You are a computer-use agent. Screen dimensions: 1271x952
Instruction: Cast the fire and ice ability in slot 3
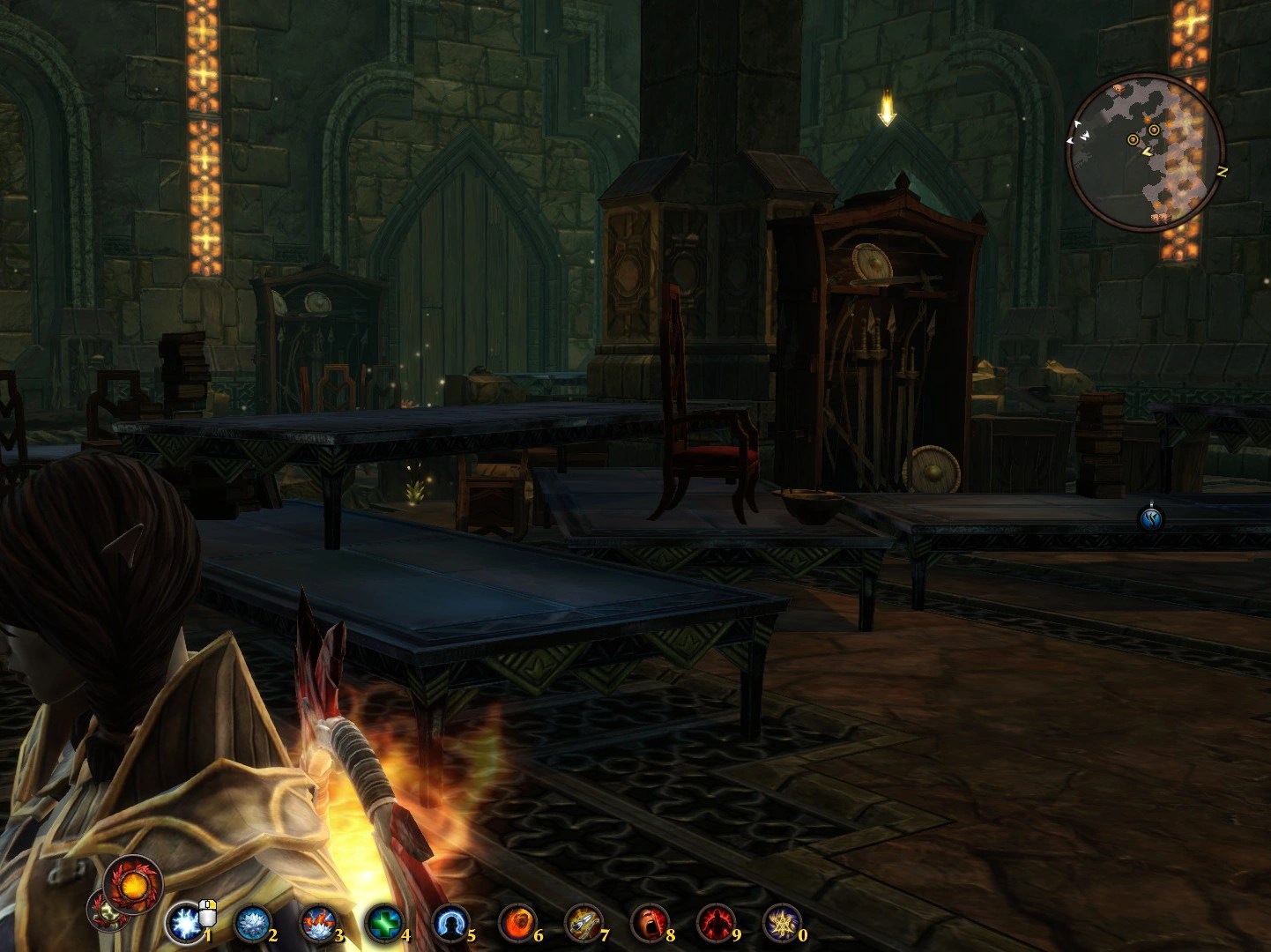[x=318, y=924]
